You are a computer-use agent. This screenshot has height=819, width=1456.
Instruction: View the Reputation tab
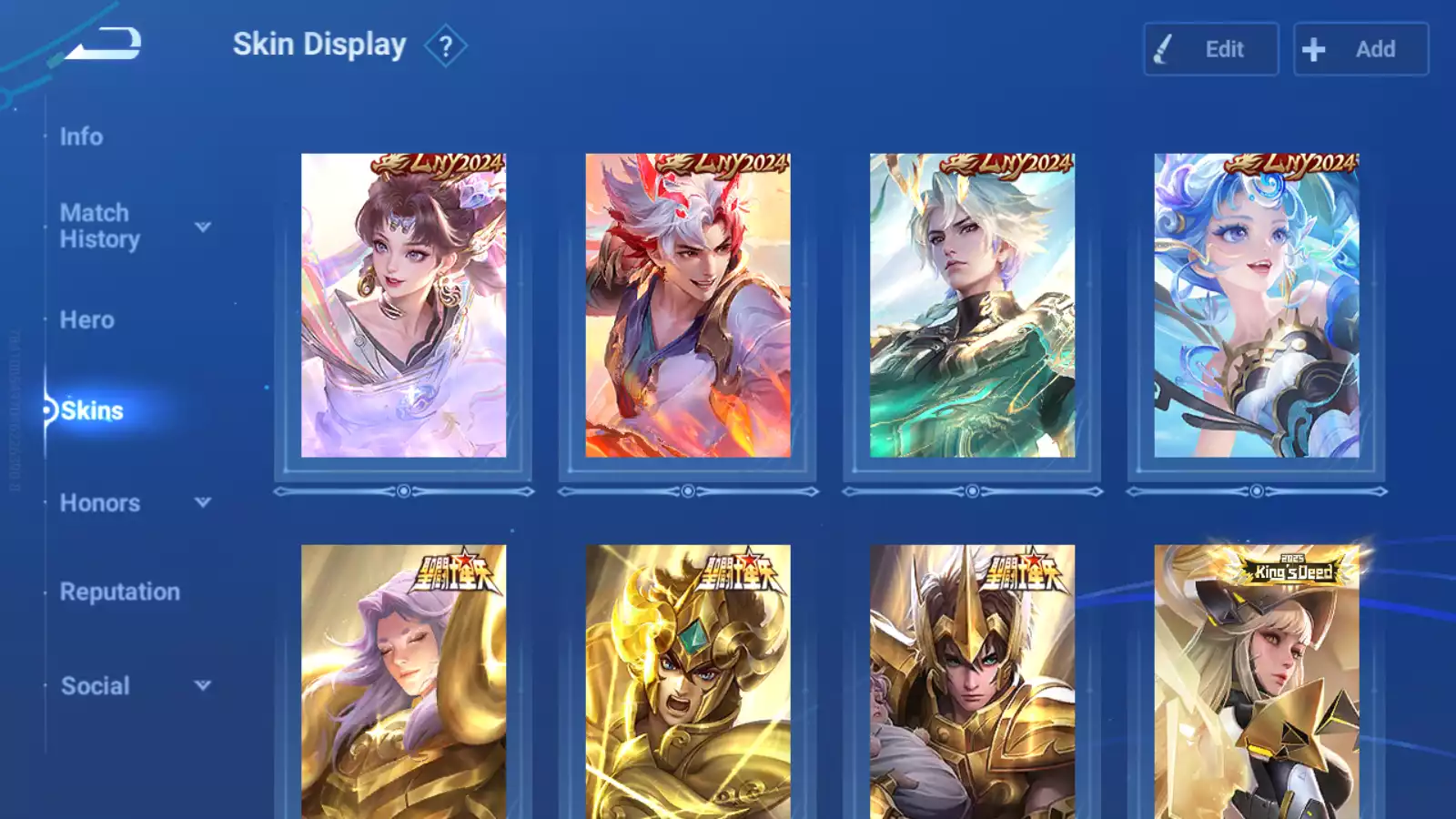pyautogui.click(x=119, y=592)
